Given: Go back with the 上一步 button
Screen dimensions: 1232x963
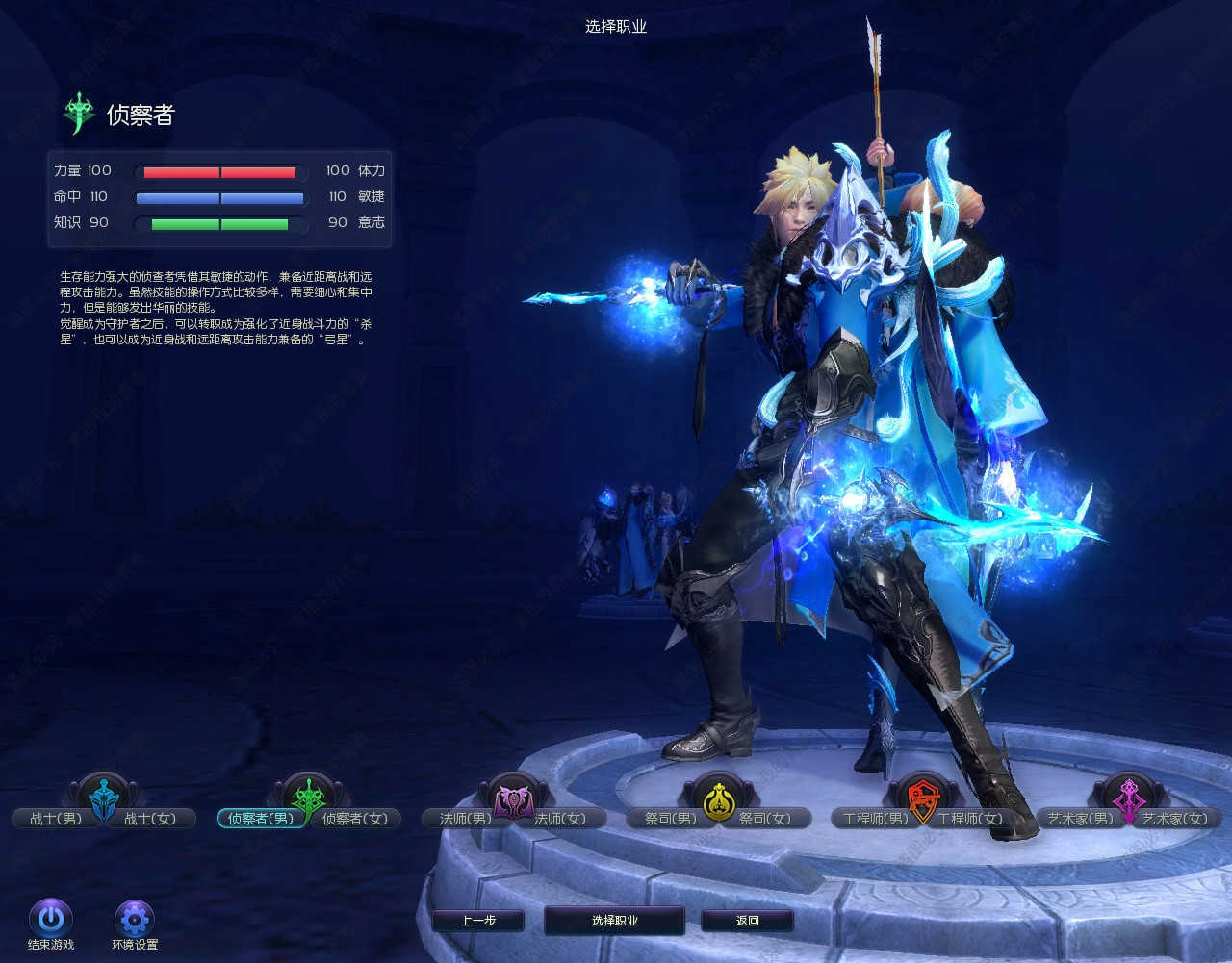Looking at the screenshot, I should (478, 921).
